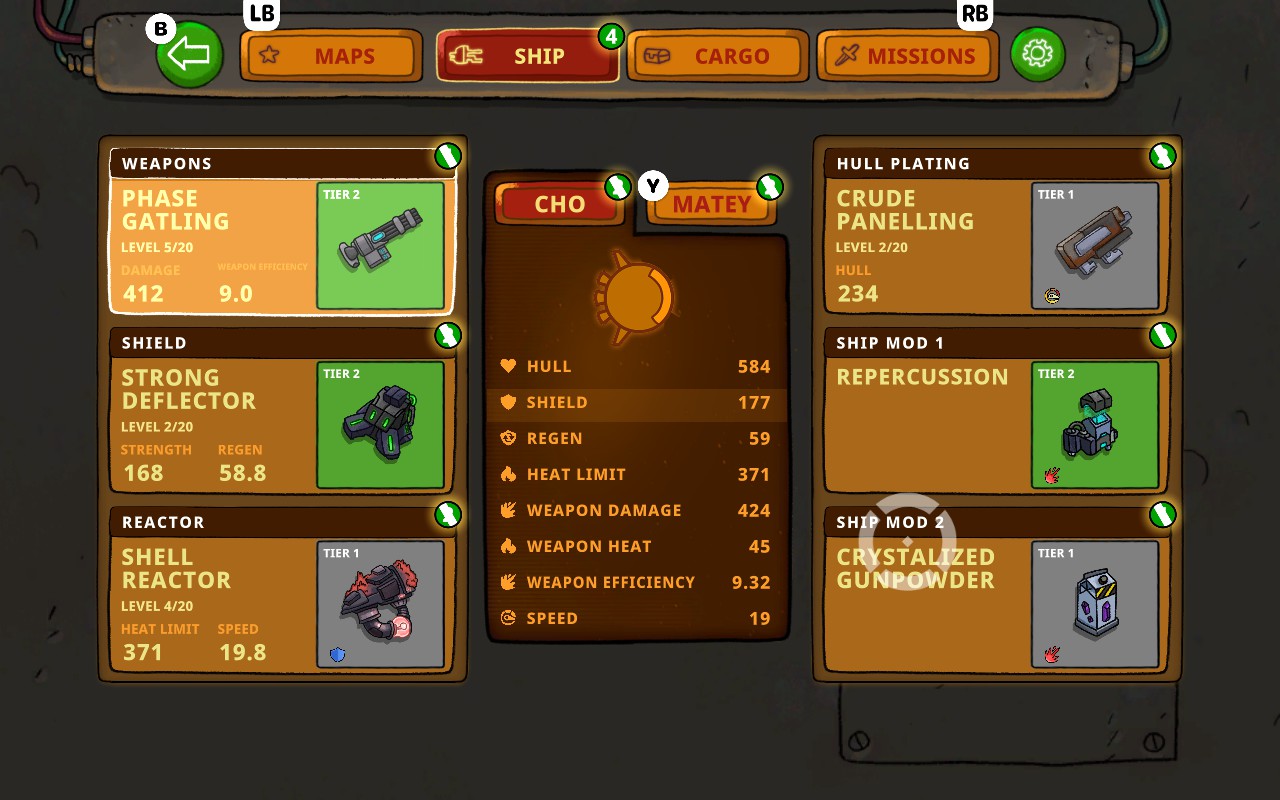1280x800 pixels.
Task: Select the Ship tab
Action: coord(527,56)
